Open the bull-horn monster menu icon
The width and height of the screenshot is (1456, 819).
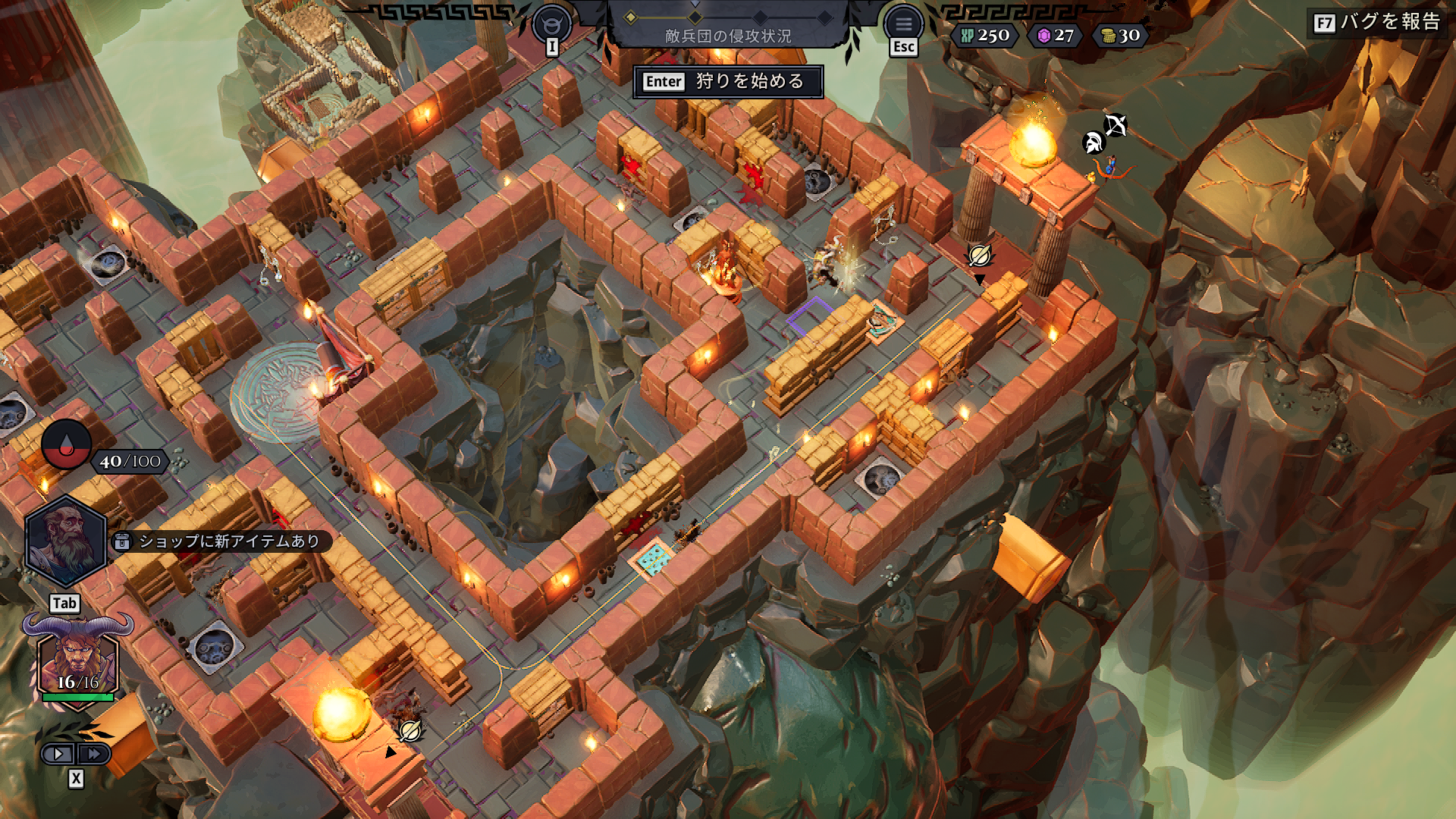[x=552, y=24]
